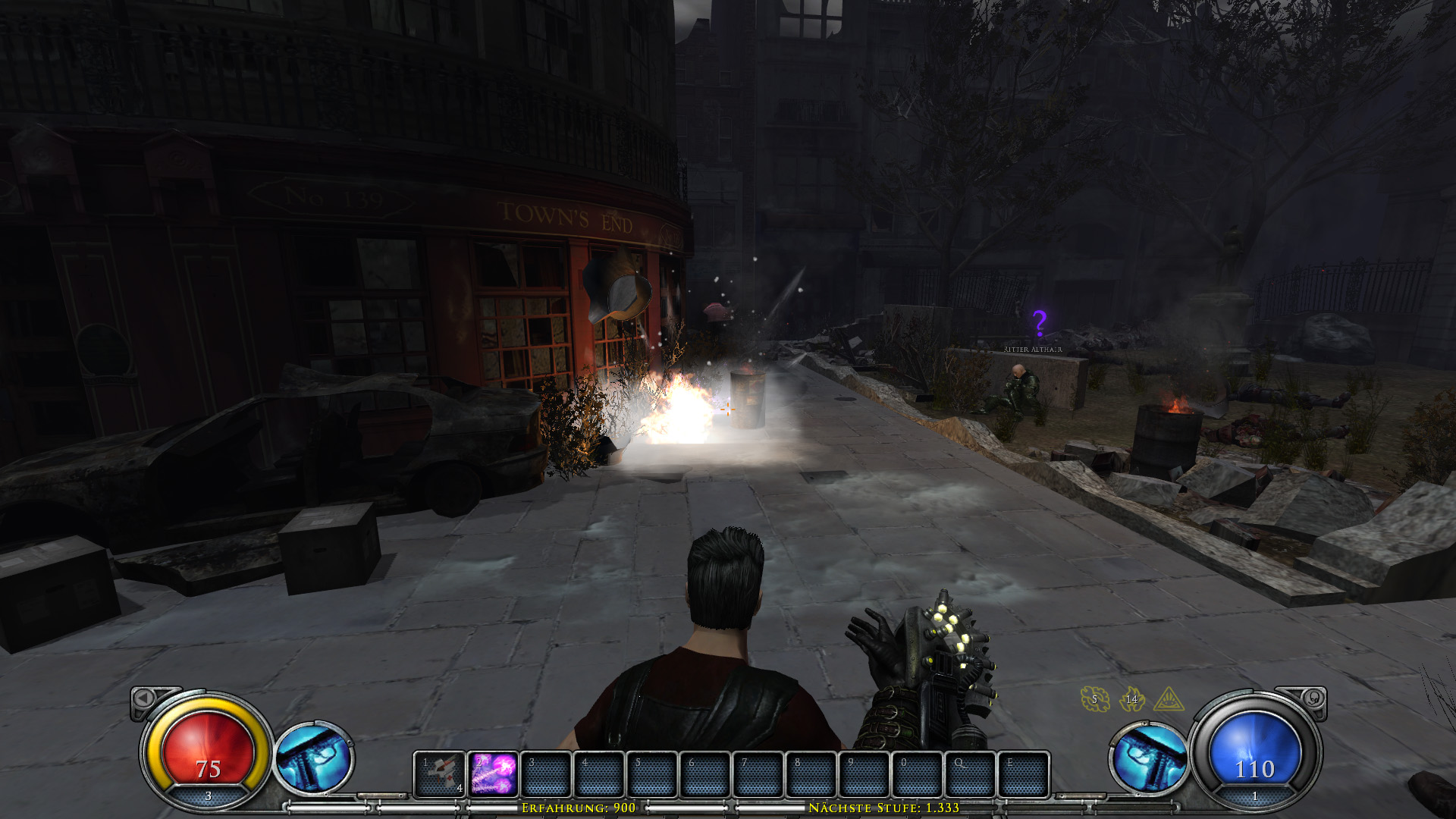Select the medkit item in hotbar slot 1
This screenshot has width=1456, height=819.
pos(440,774)
